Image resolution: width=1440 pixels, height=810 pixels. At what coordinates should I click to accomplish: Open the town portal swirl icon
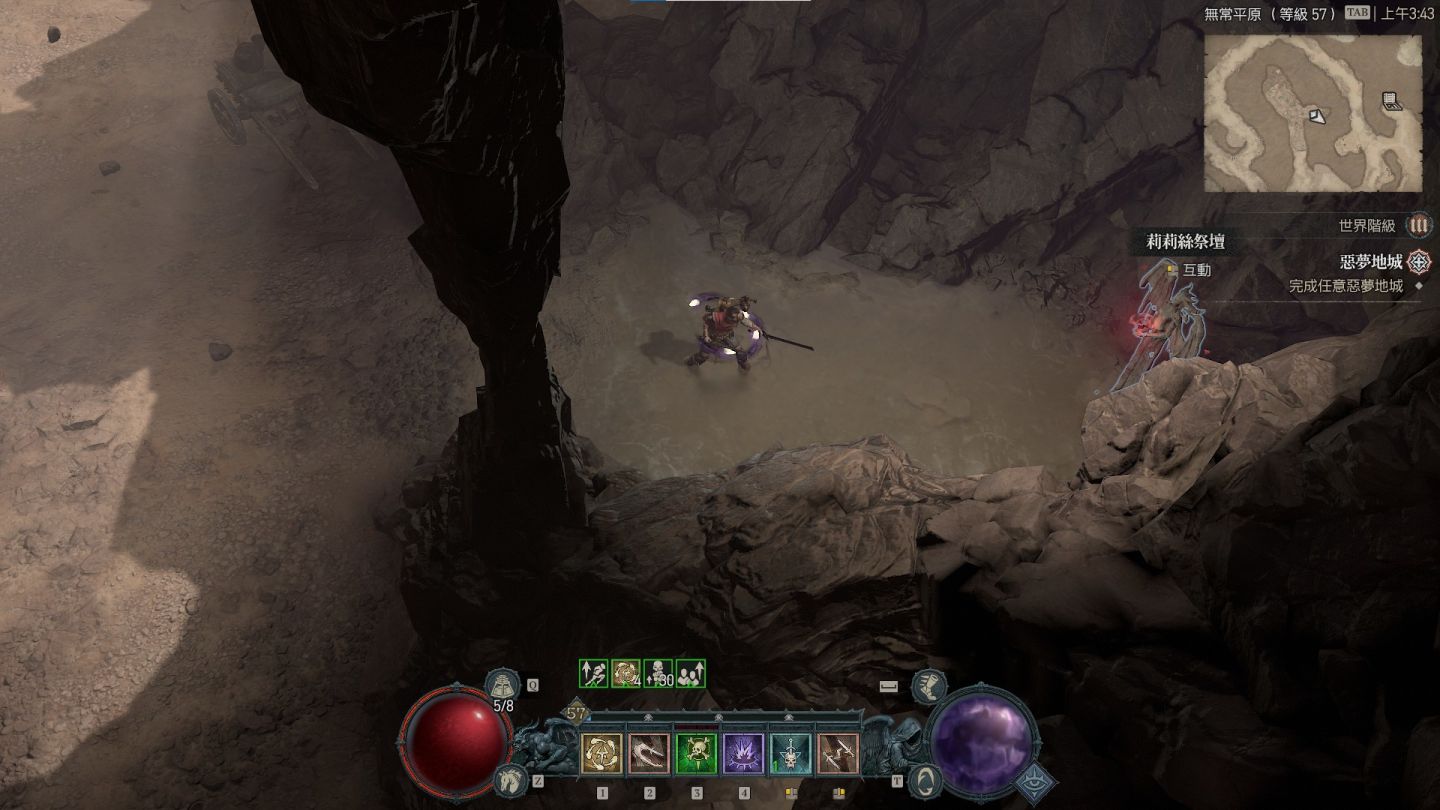pyautogui.click(x=927, y=779)
